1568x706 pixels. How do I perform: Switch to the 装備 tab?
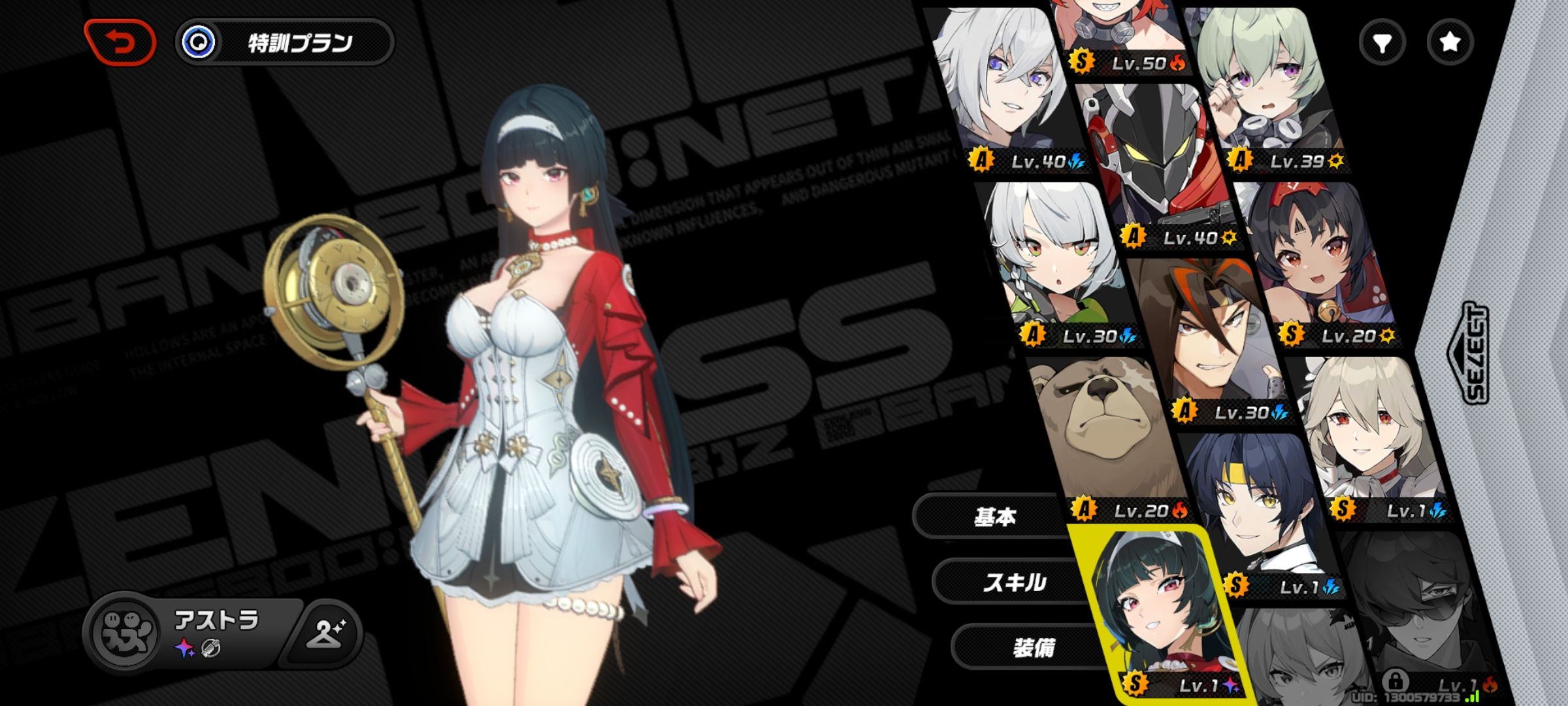click(1033, 648)
